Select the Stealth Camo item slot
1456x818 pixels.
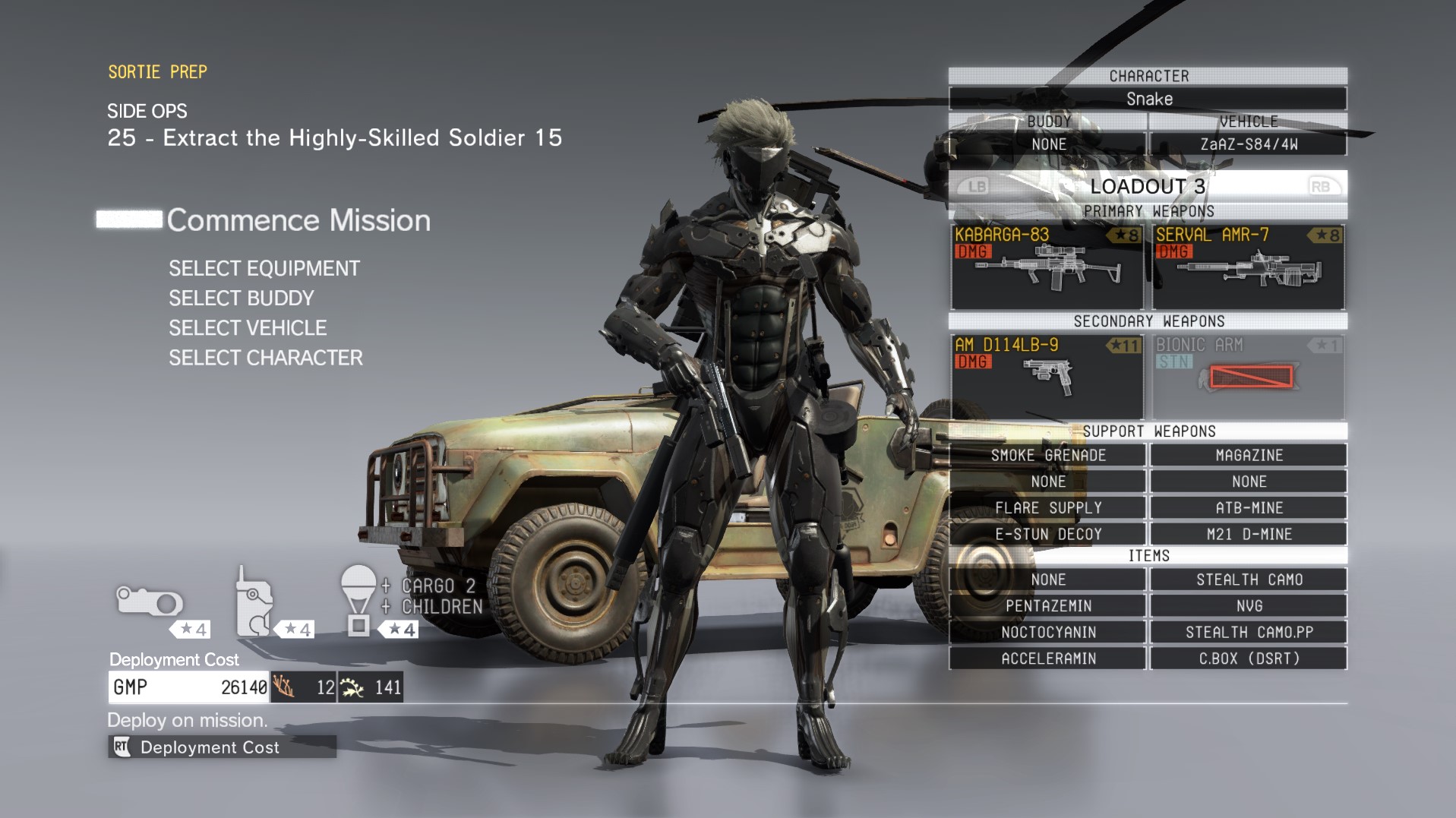tap(1249, 580)
